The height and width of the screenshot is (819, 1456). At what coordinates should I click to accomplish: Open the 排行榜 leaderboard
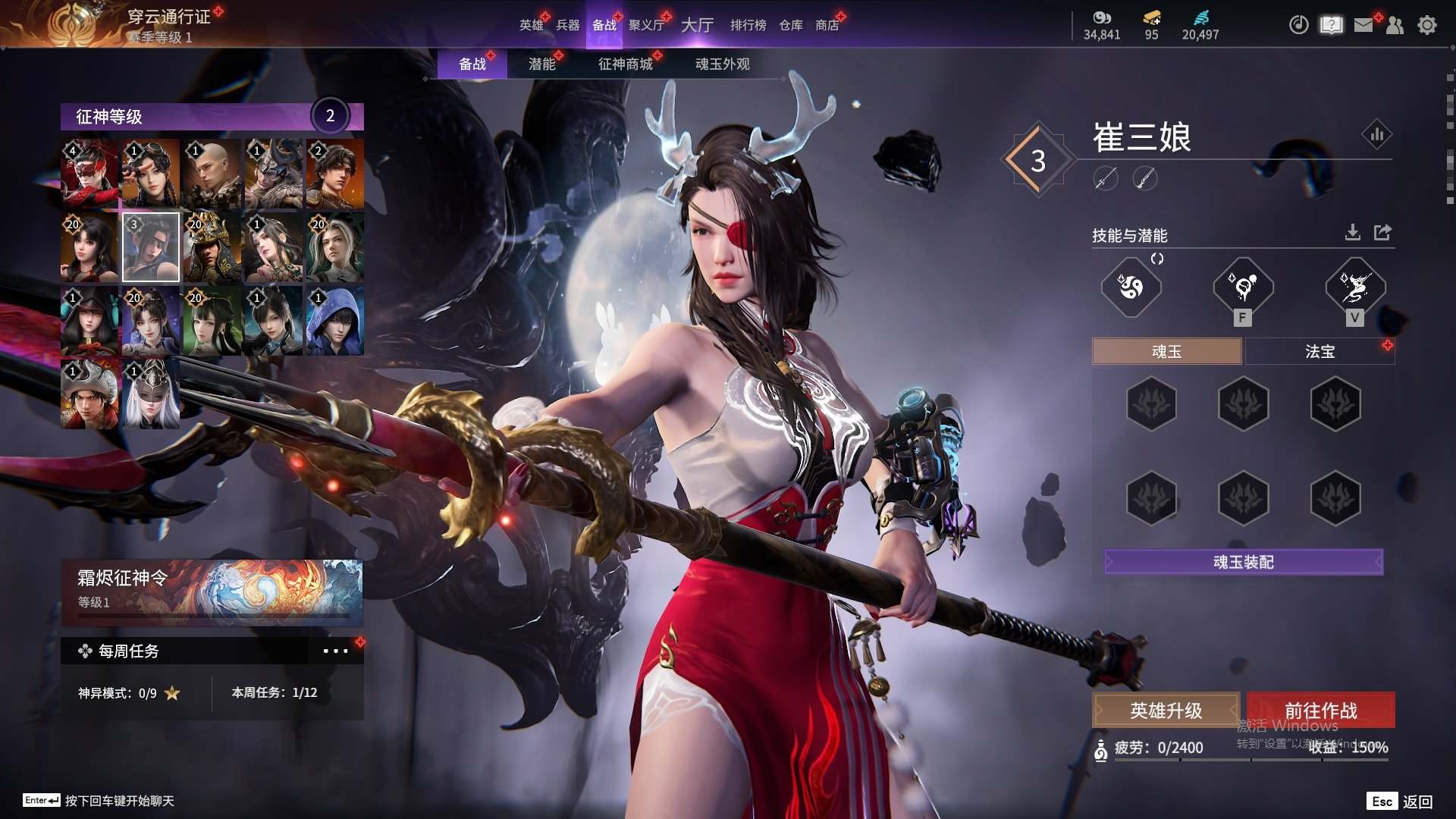point(748,25)
